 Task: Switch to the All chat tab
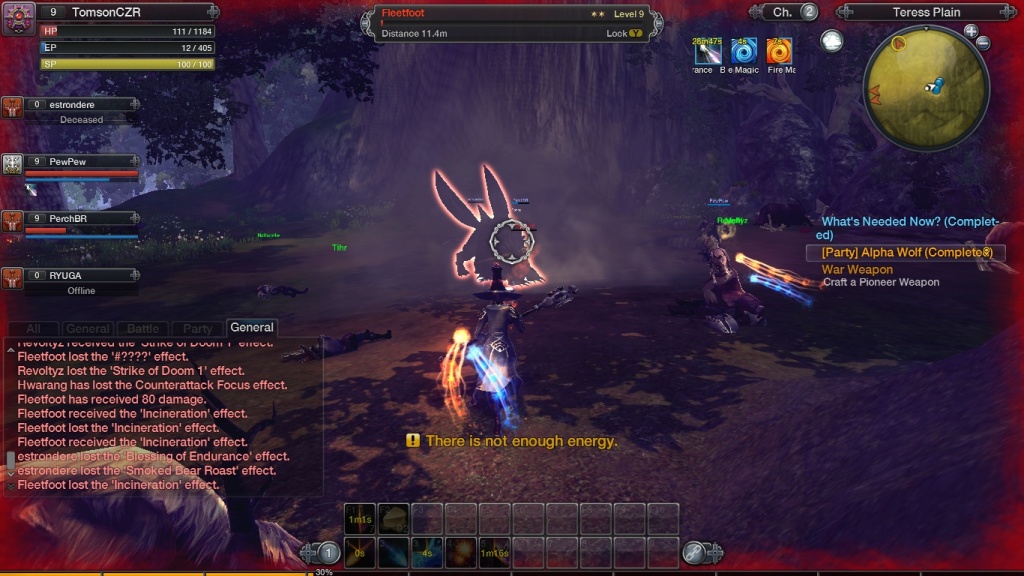(x=34, y=328)
